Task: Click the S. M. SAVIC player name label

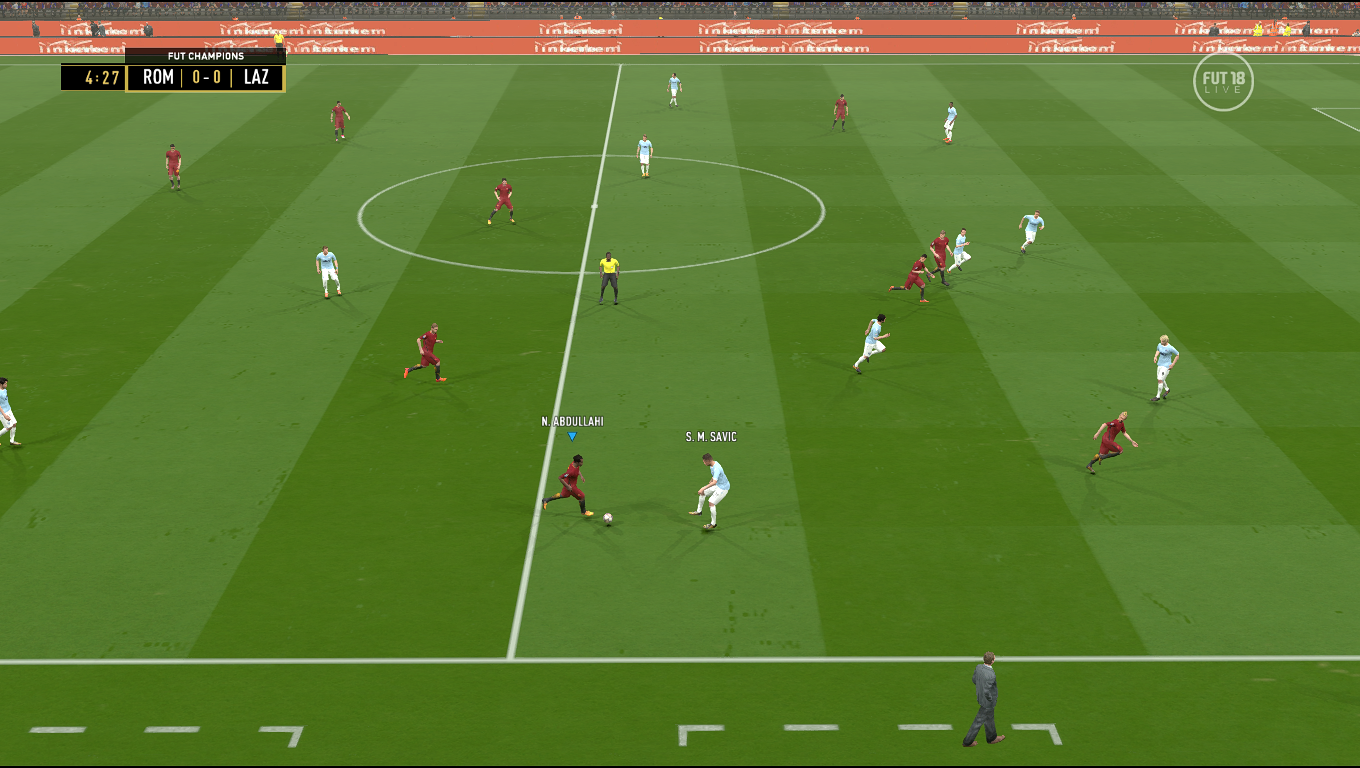Action: [712, 438]
